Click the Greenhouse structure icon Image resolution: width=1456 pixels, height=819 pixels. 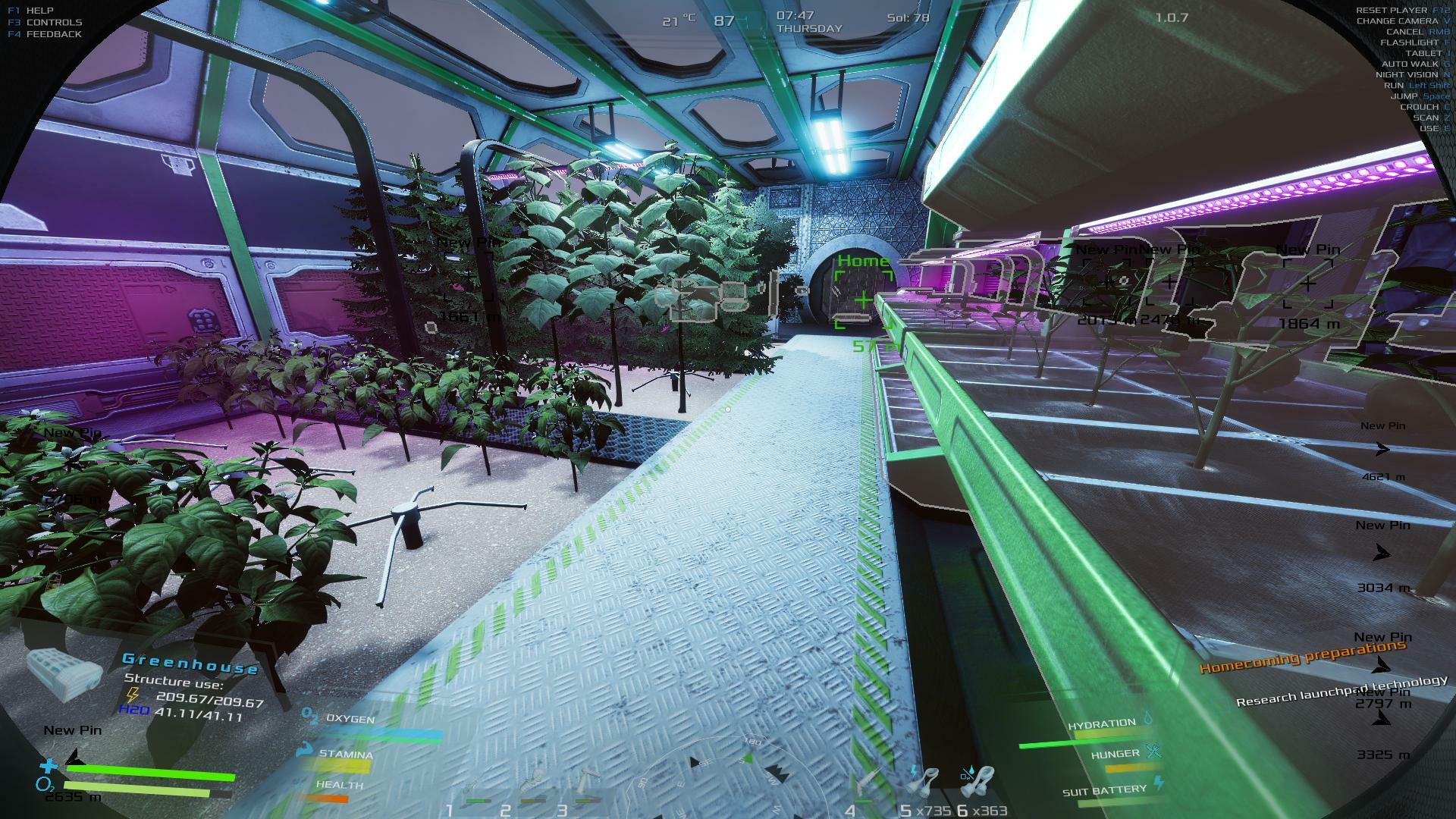tap(65, 674)
